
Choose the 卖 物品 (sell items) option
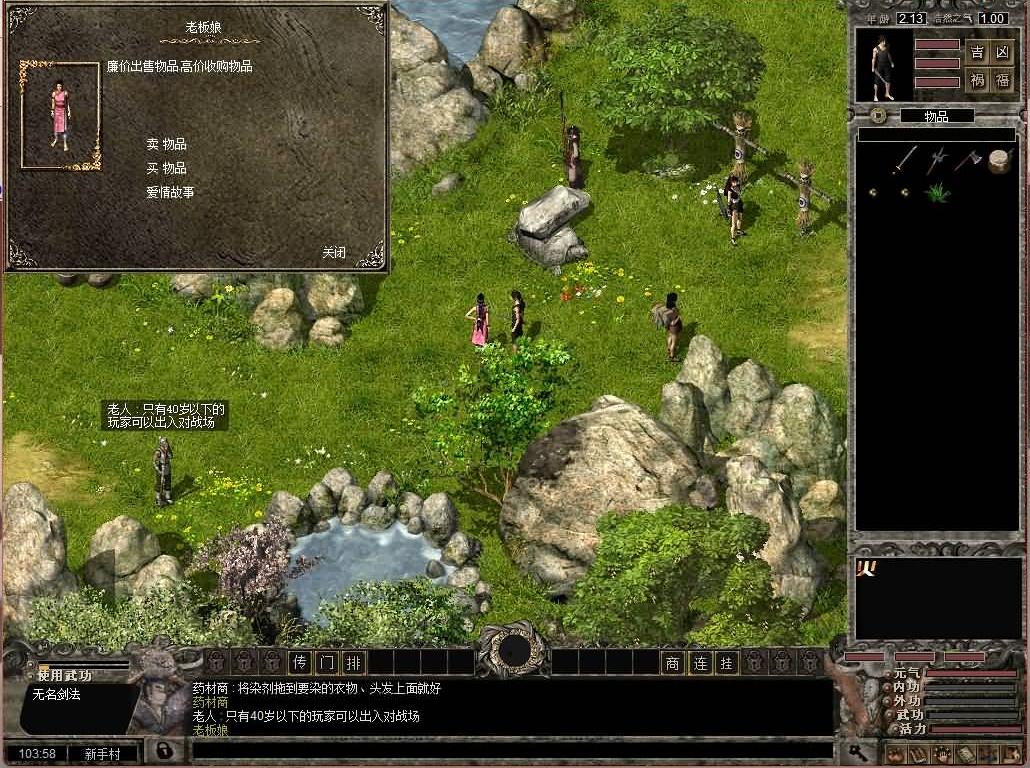pos(166,144)
